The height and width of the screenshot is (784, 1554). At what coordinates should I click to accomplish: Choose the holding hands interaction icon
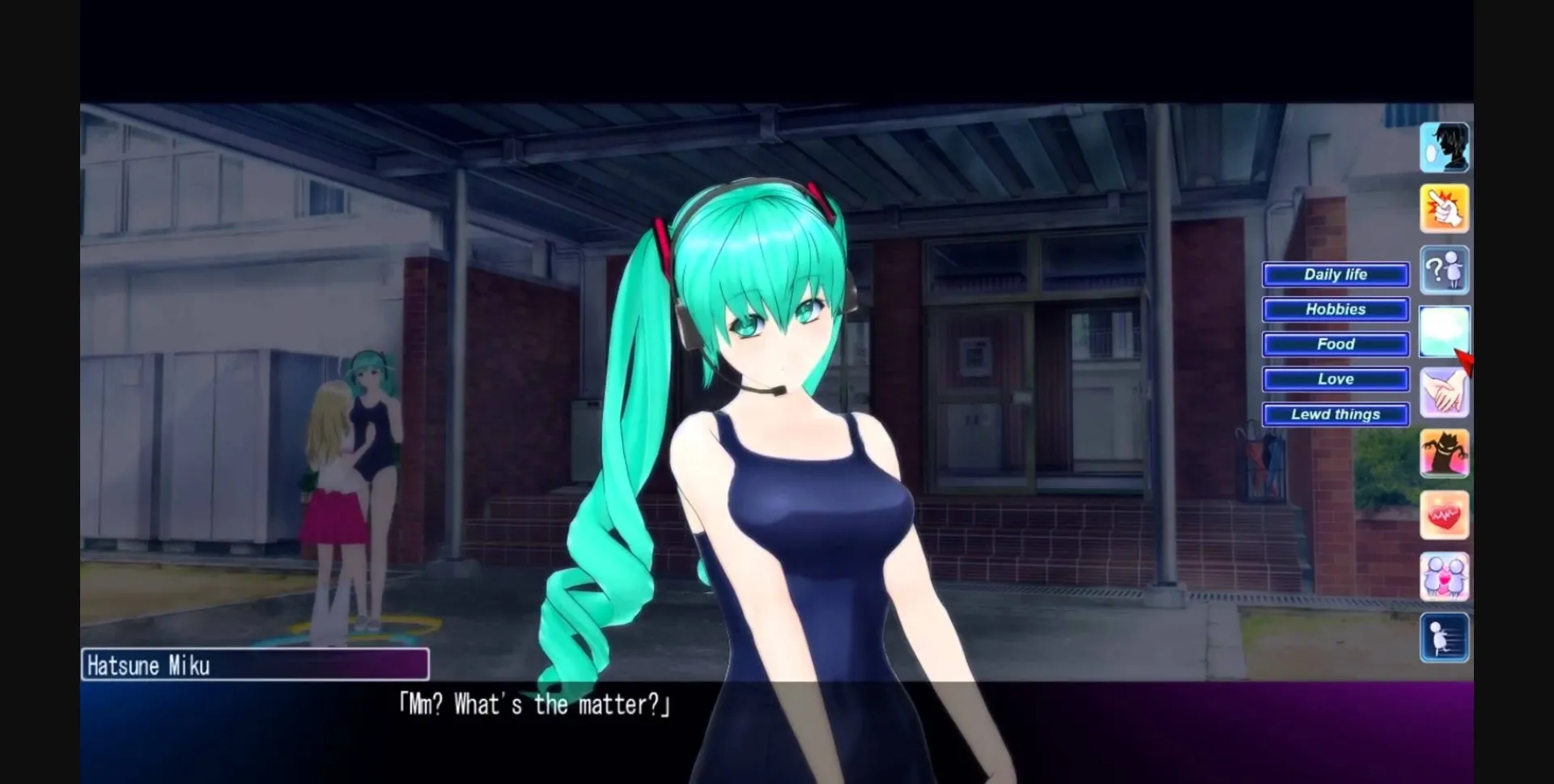(x=1445, y=392)
